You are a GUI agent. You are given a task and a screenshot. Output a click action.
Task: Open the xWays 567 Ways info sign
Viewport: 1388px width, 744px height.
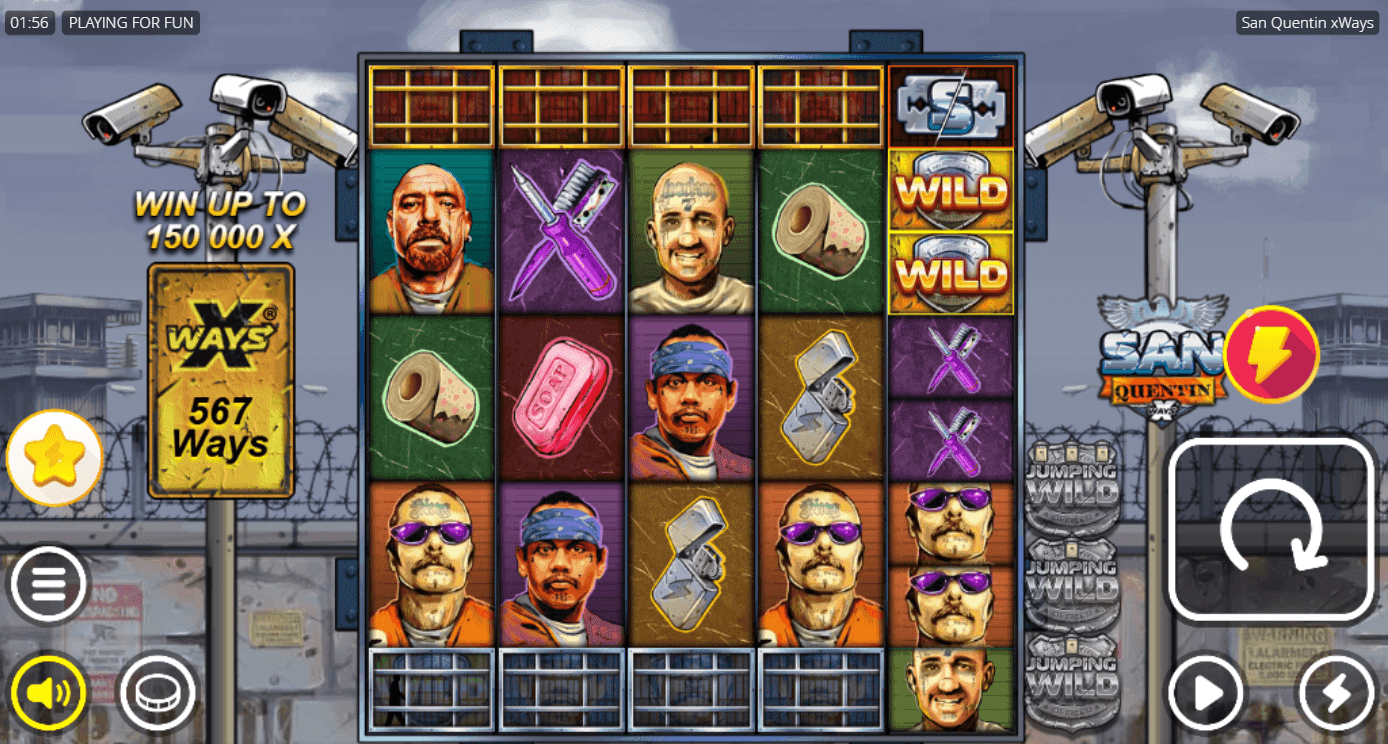[220, 380]
